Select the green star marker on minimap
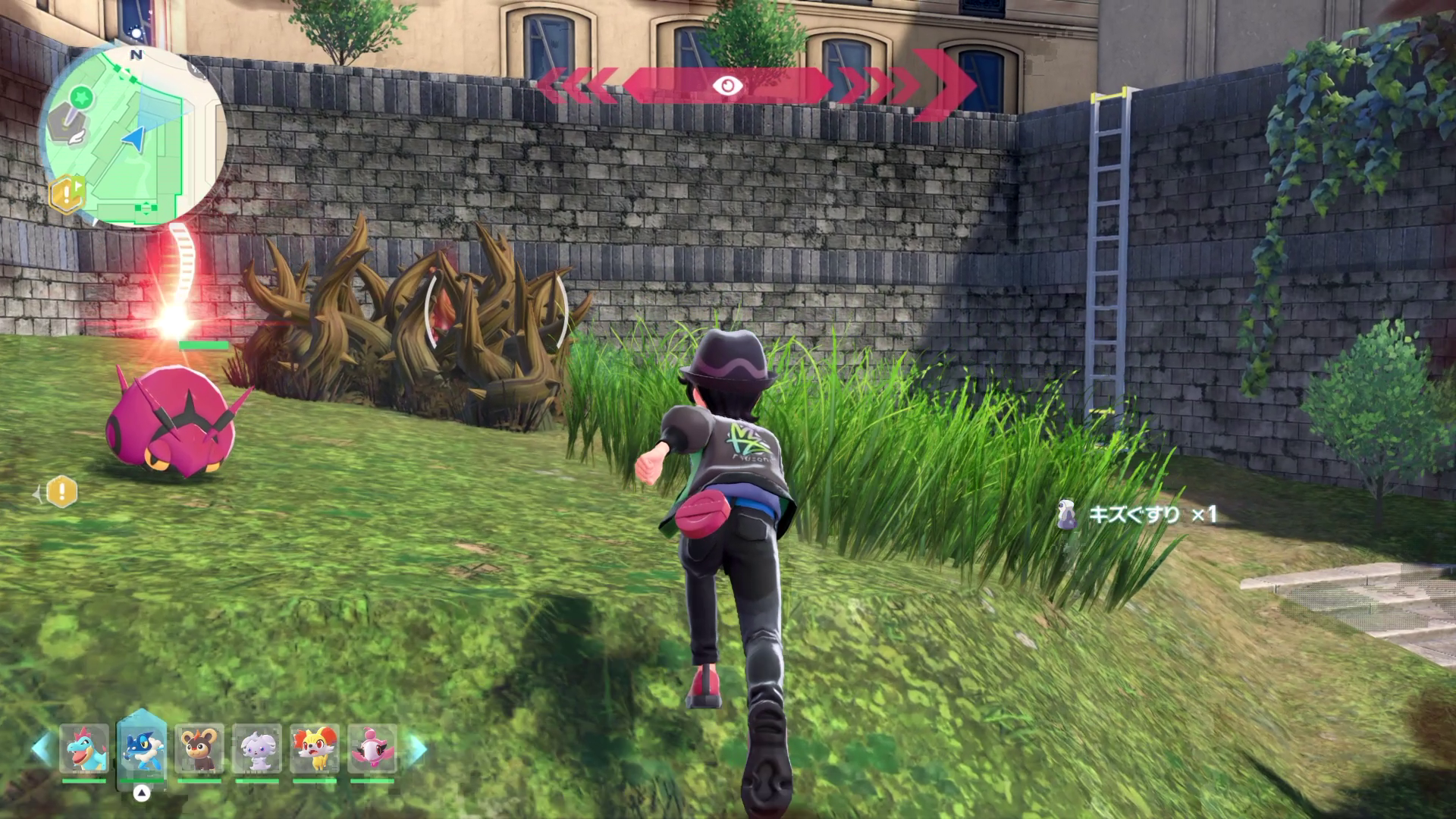 coord(82,96)
